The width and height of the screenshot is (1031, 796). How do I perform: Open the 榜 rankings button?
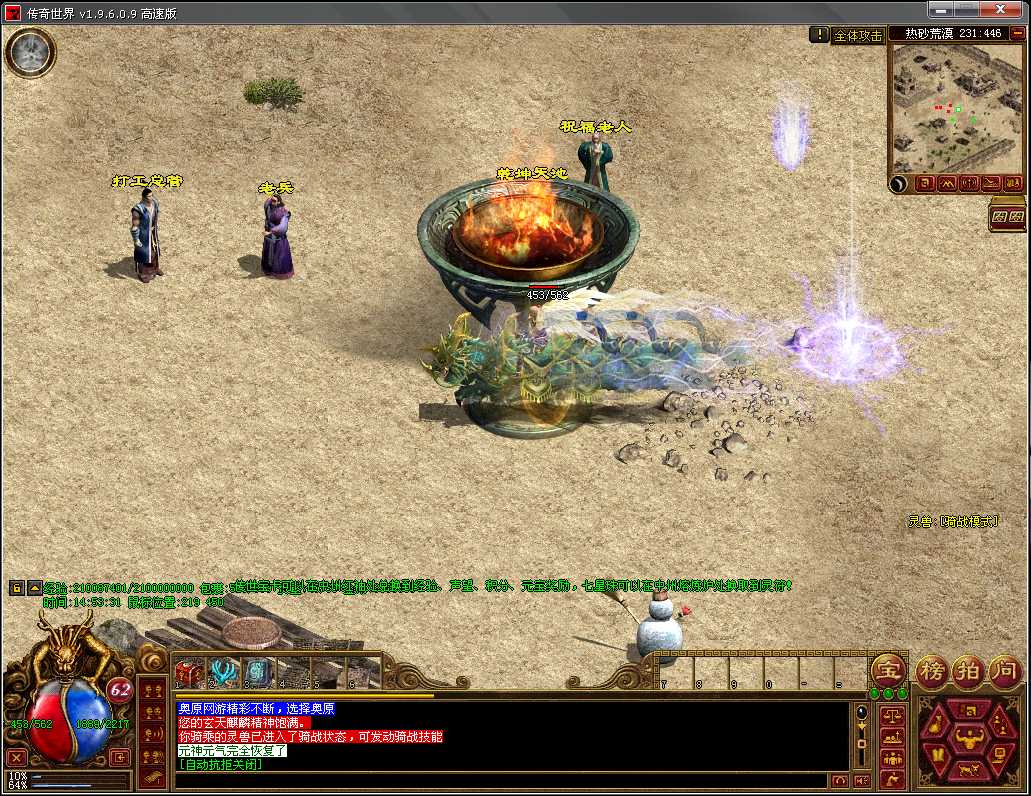pyautogui.click(x=931, y=669)
